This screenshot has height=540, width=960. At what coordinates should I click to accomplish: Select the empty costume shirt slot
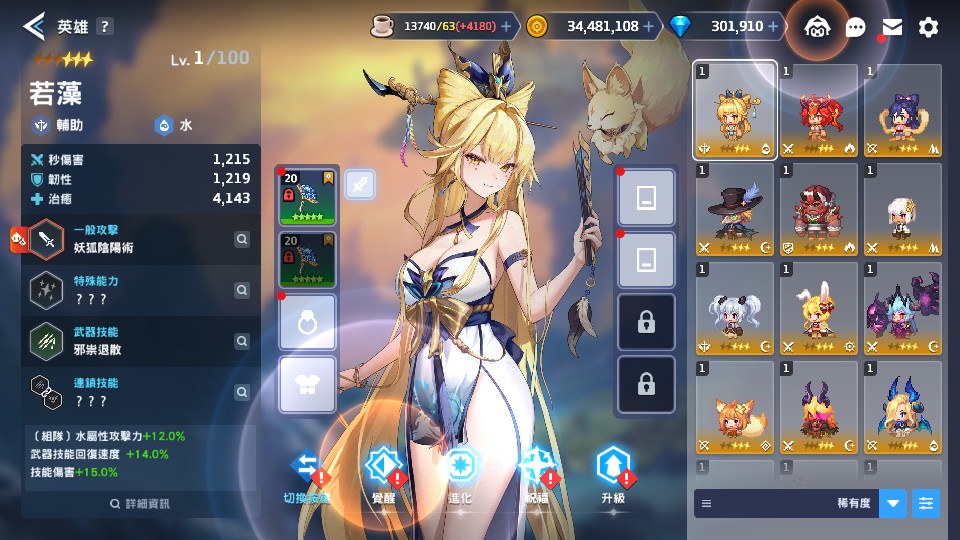(308, 385)
